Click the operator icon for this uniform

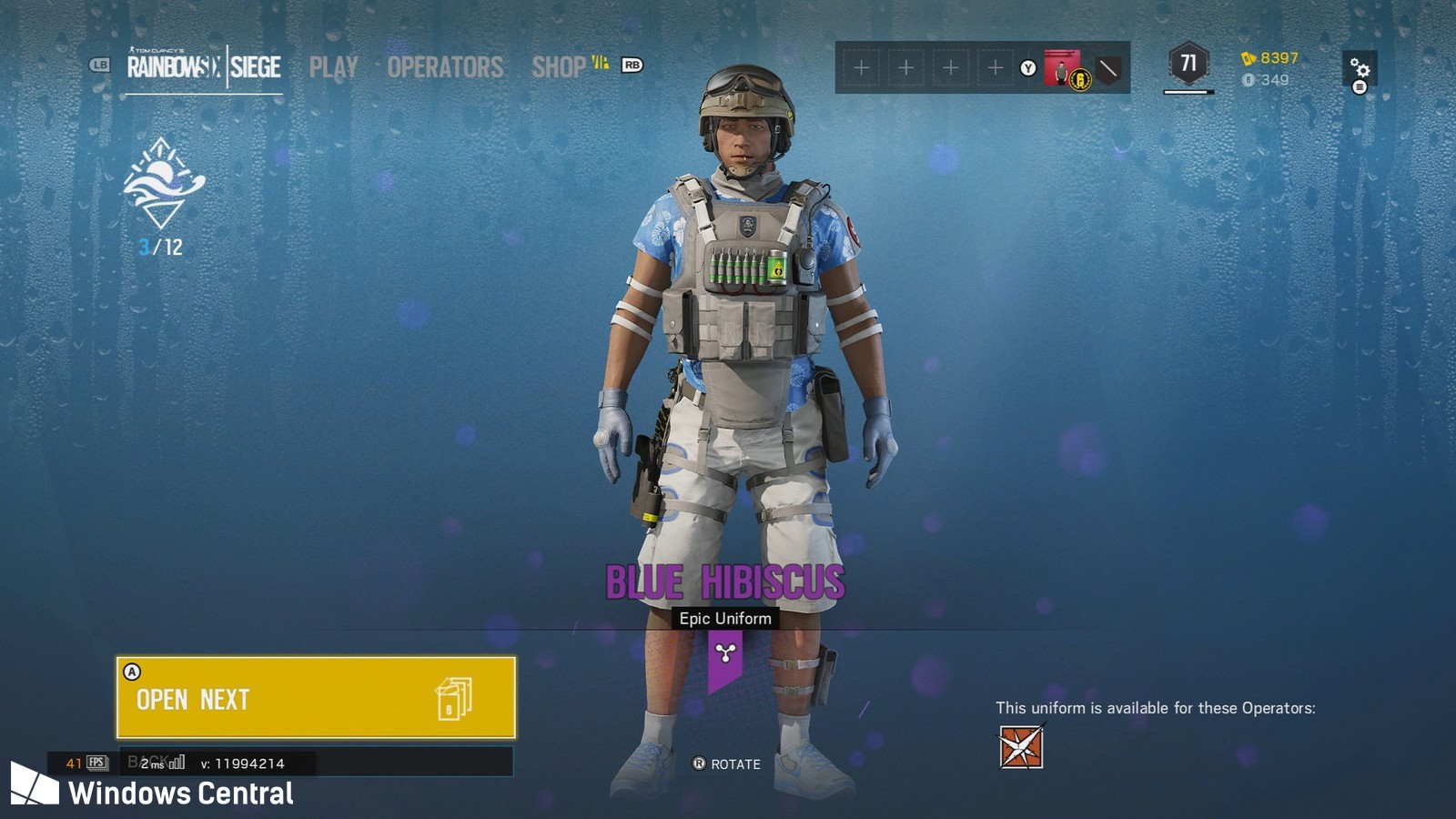(x=1021, y=747)
